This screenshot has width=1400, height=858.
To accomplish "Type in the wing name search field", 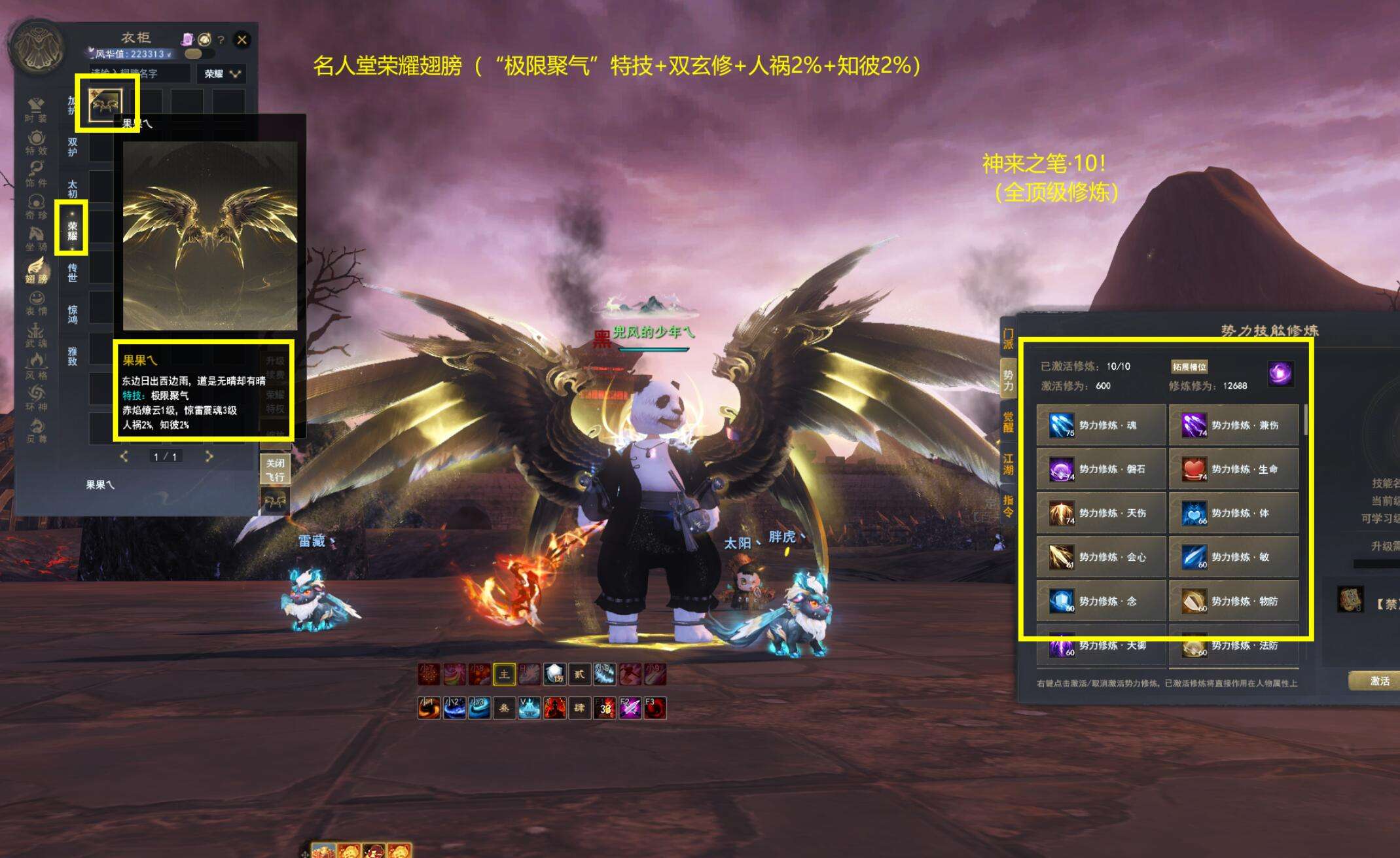I will pos(139,74).
